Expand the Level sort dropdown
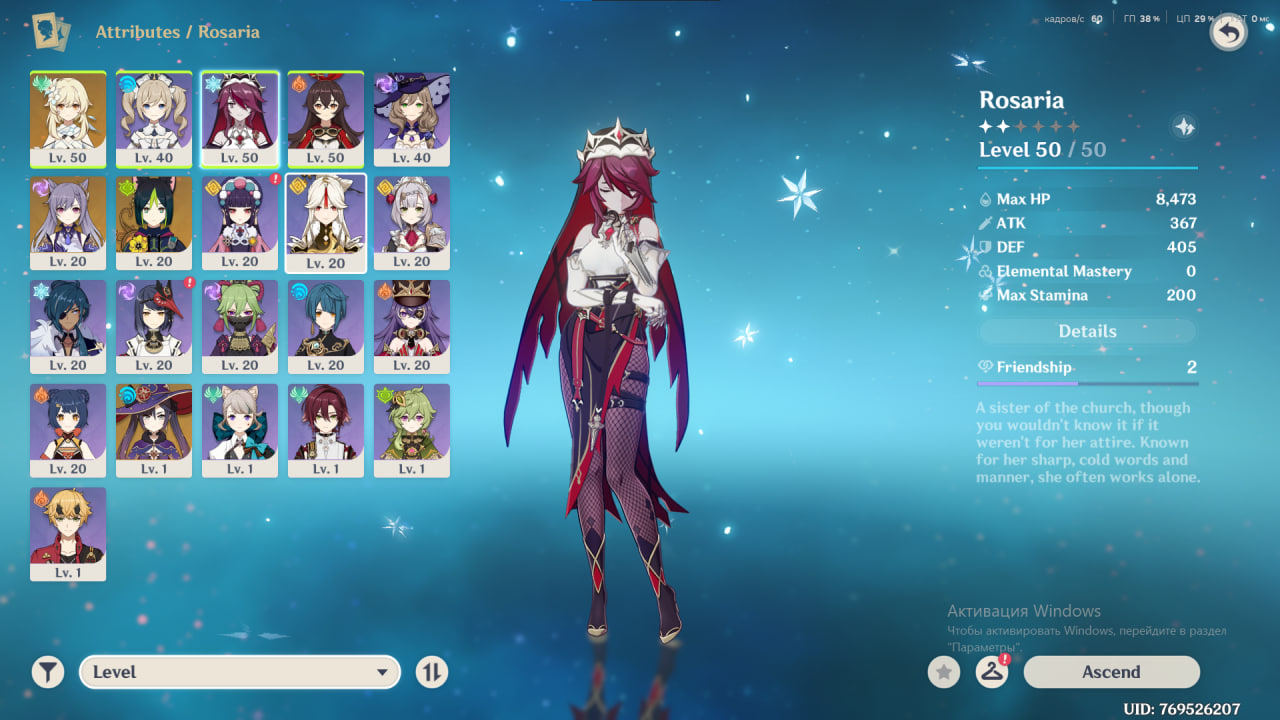1280x720 pixels. [240, 672]
